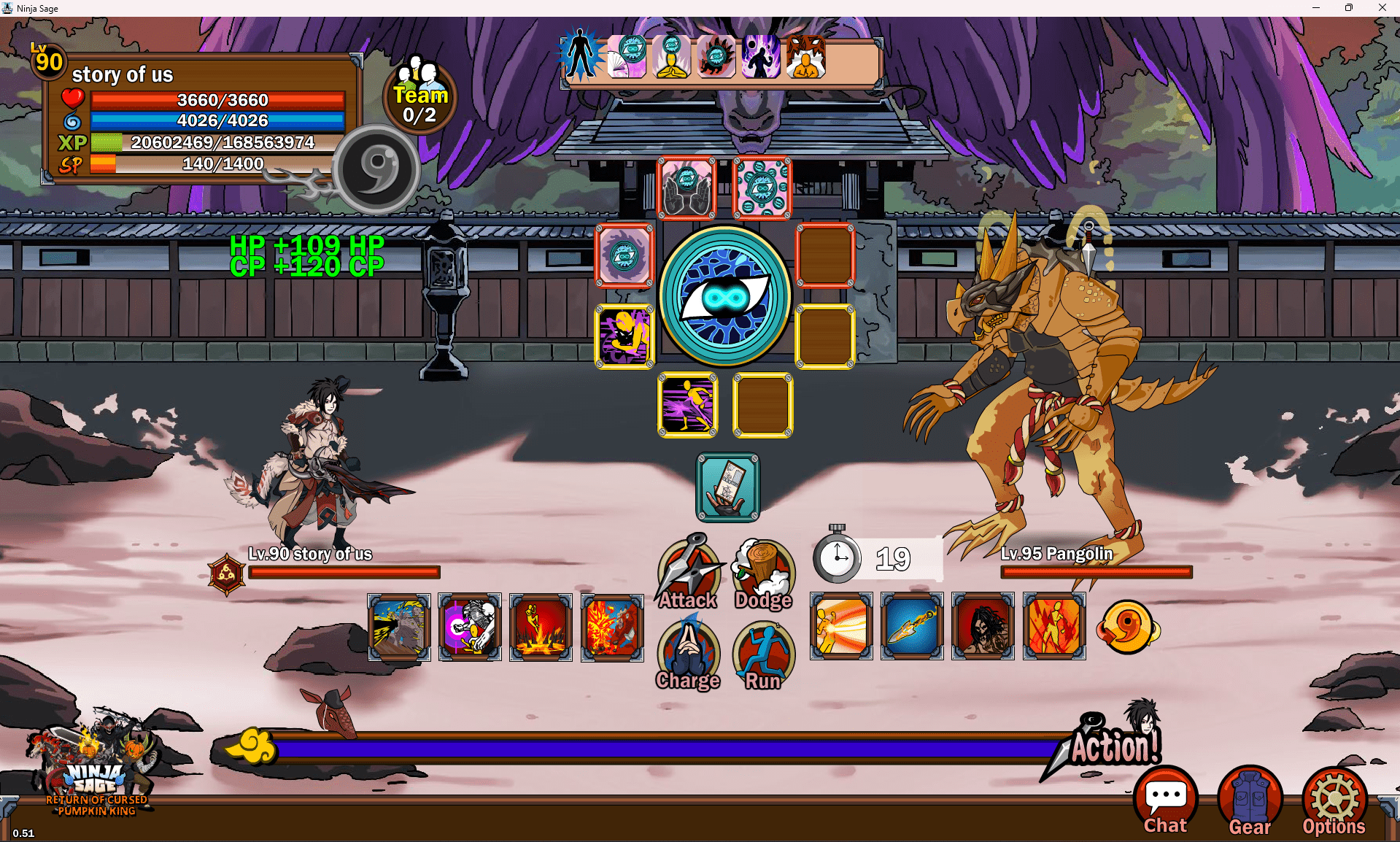The width and height of the screenshot is (1400, 842).
Task: Select the long-haired dark figure skill
Action: (983, 627)
